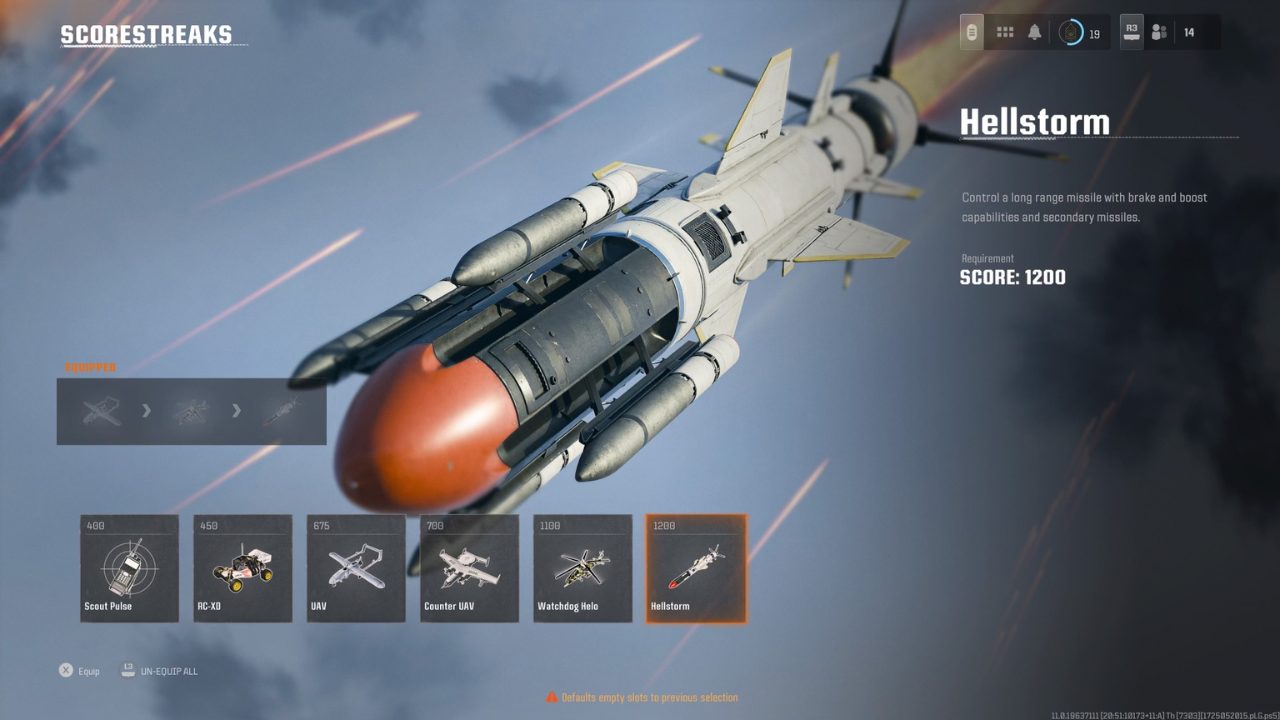
Task: Select the RC-XD scorestreak
Action: pos(242,568)
